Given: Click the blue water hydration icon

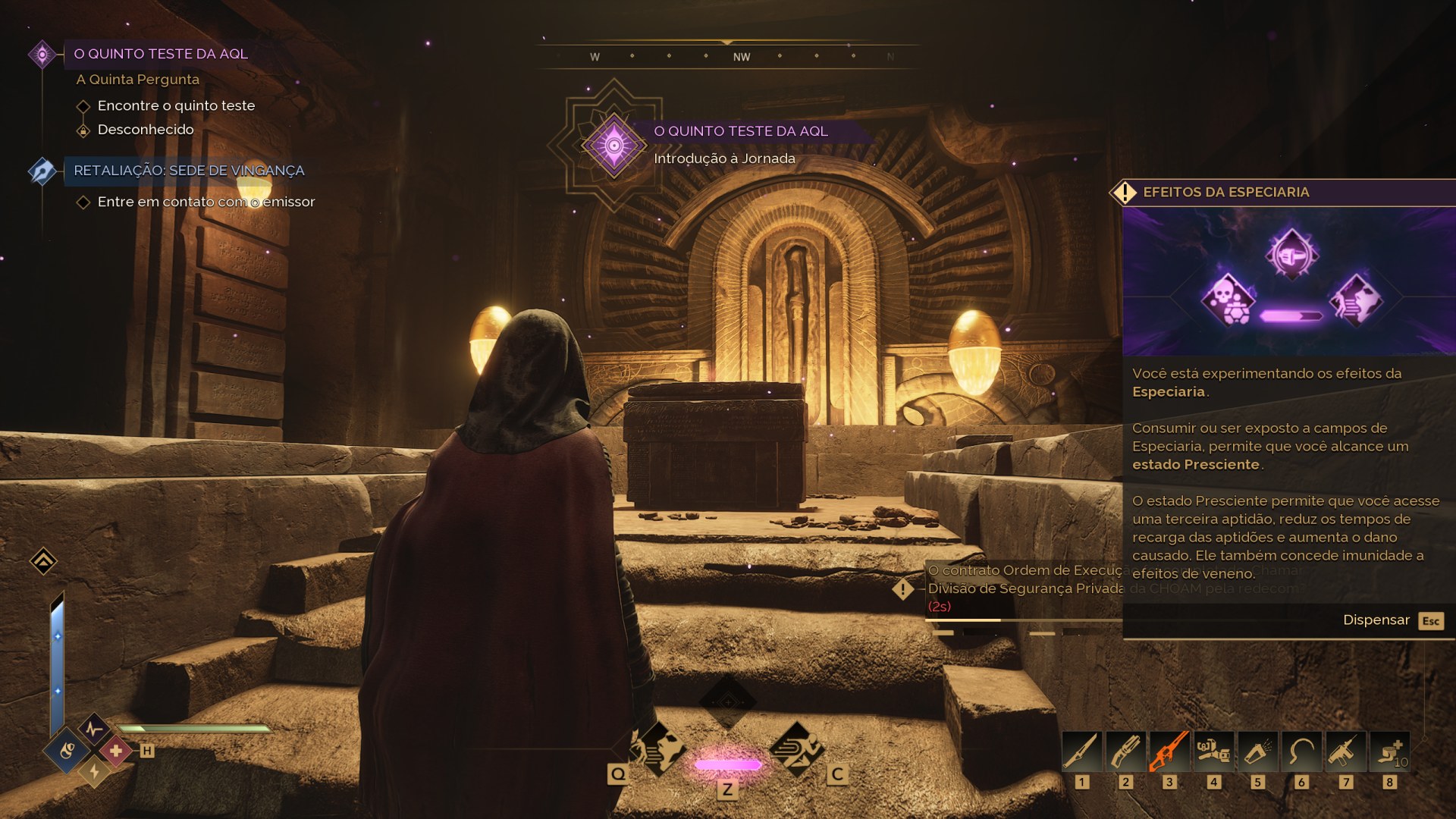Looking at the screenshot, I should [x=67, y=751].
